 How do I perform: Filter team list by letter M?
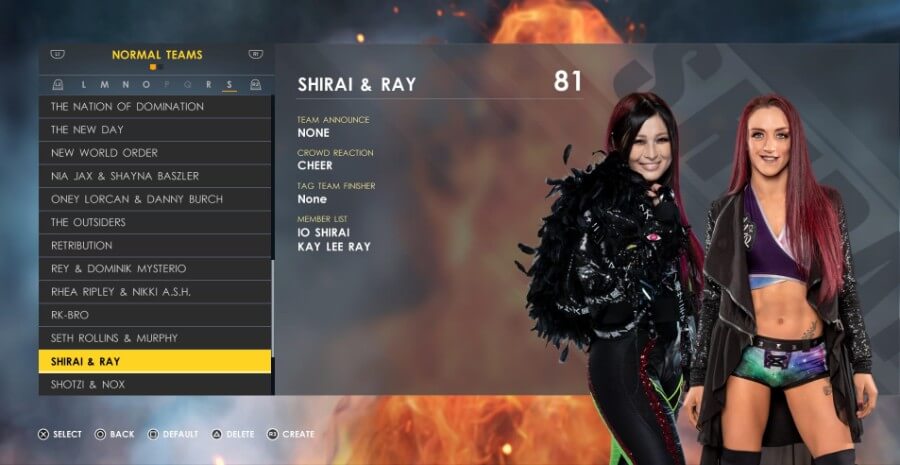(x=101, y=85)
